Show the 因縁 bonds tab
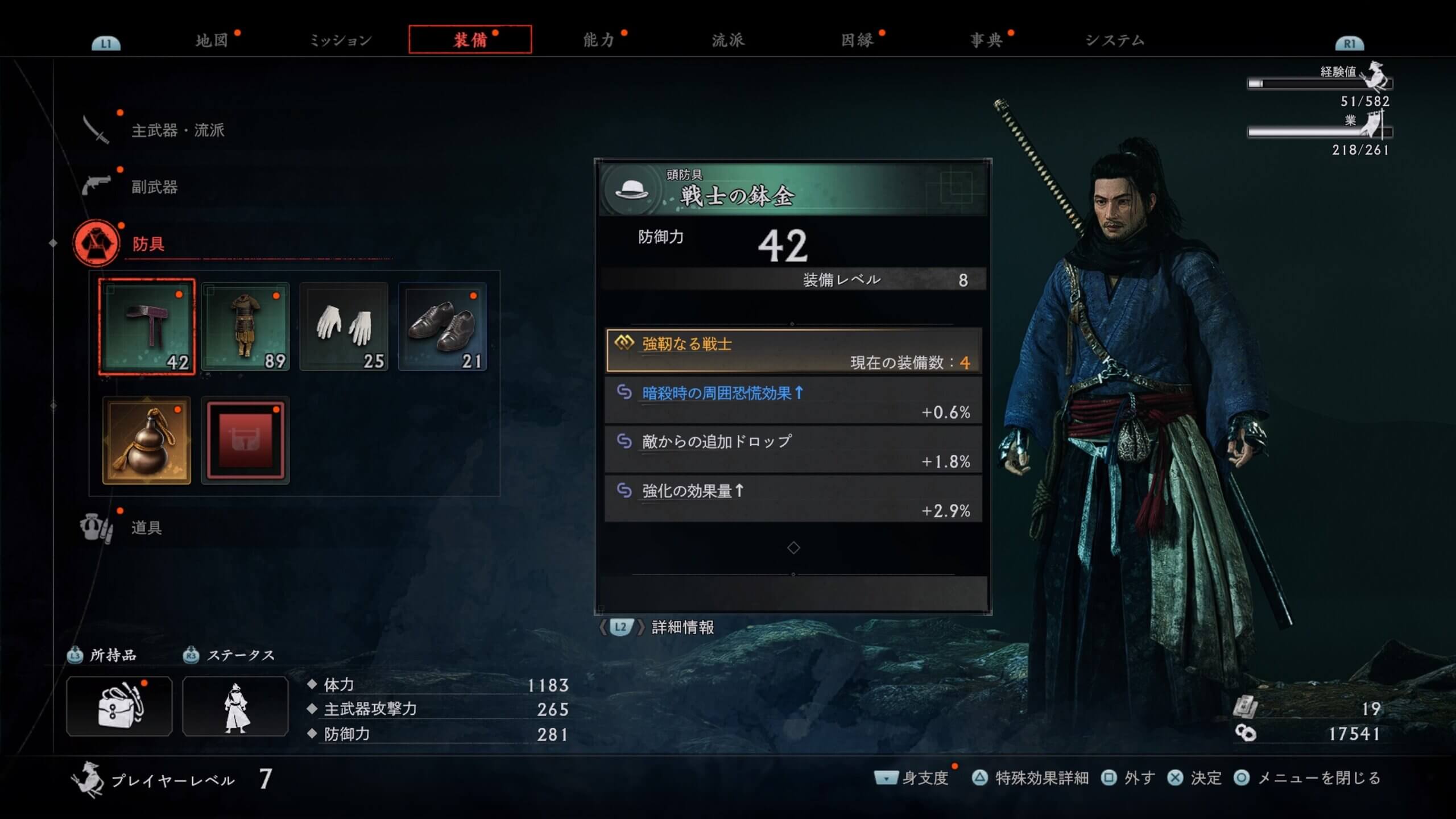Viewport: 1456px width, 819px height. click(857, 40)
